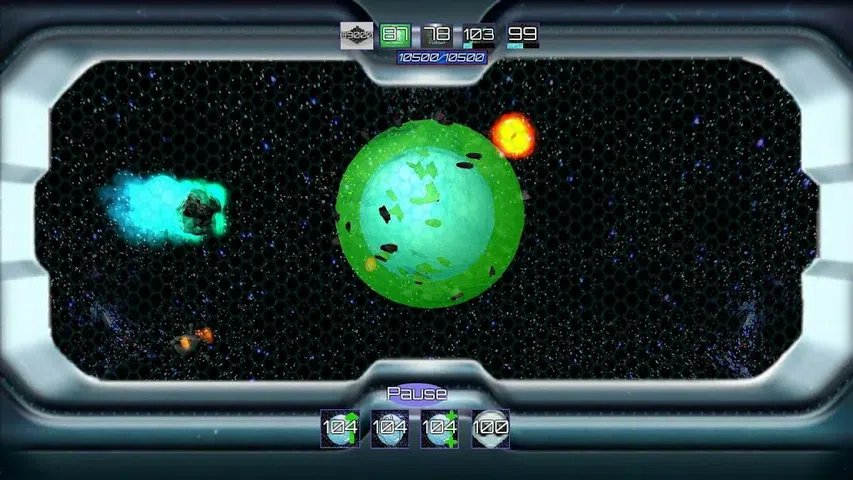The width and height of the screenshot is (853, 480).
Task: Activate the planet icon with green plus signs
Action: [440, 428]
